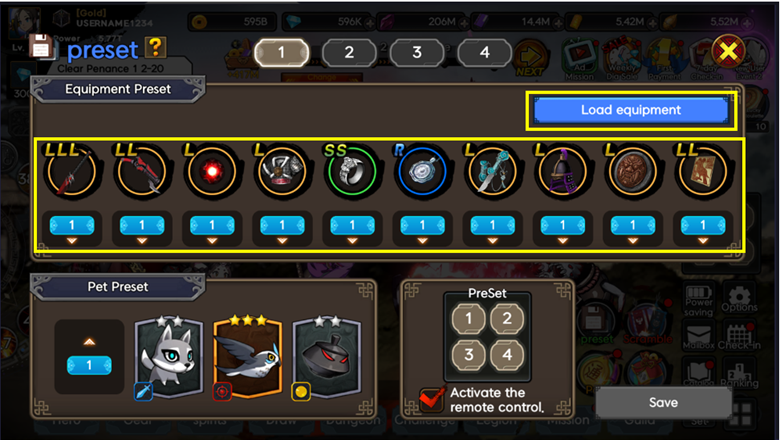780x440 pixels.
Task: Switch to preset tab 2
Action: 348,52
